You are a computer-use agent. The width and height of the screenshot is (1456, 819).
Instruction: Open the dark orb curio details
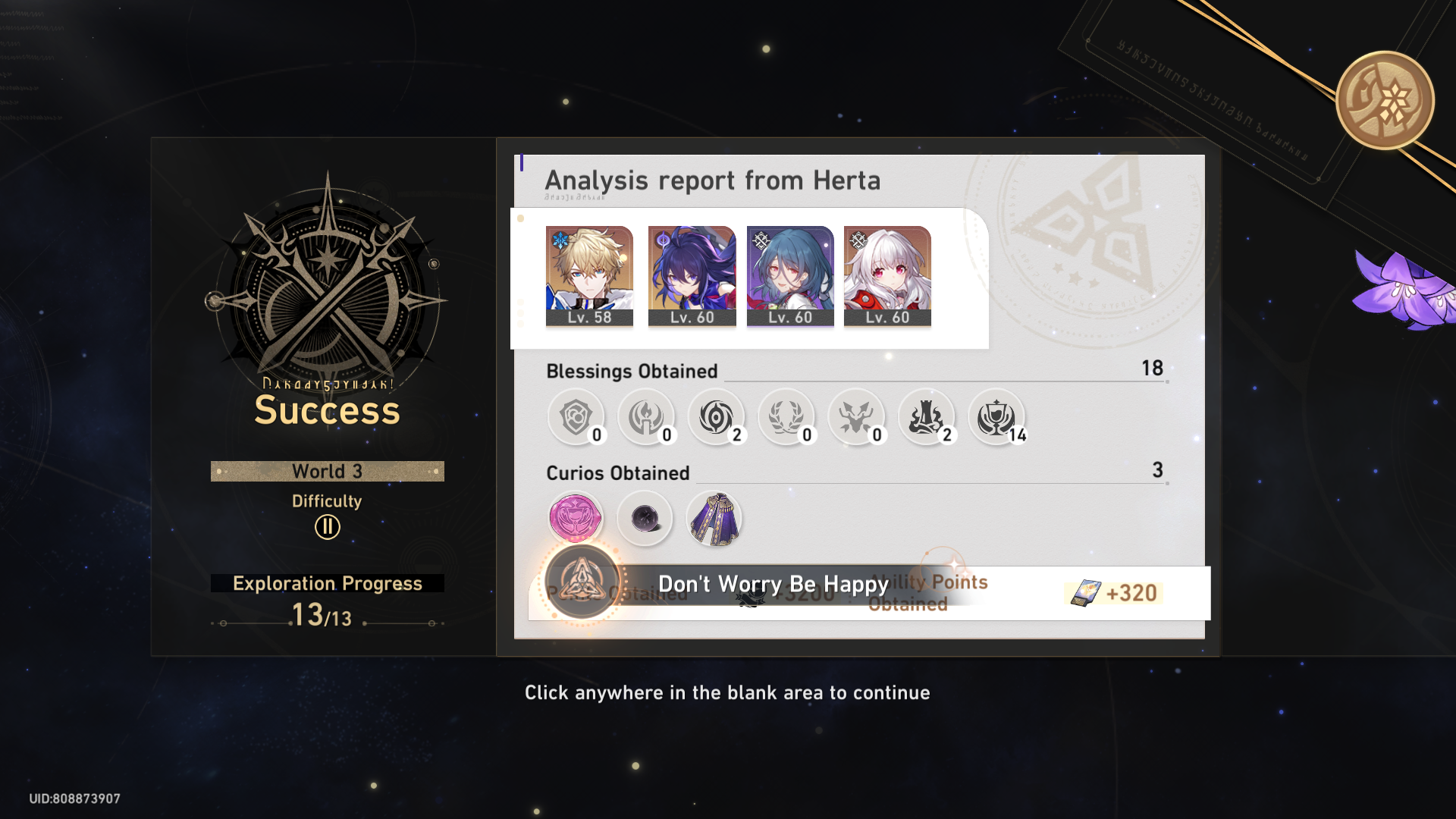[645, 517]
